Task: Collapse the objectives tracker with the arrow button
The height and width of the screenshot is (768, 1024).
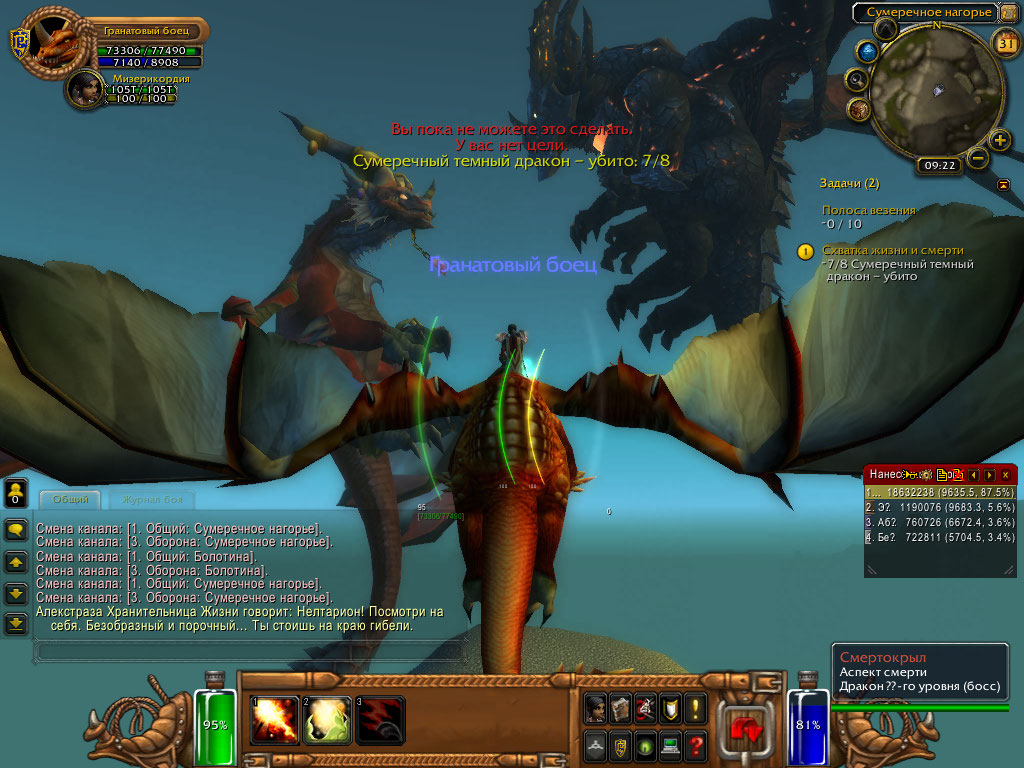Action: click(1003, 185)
